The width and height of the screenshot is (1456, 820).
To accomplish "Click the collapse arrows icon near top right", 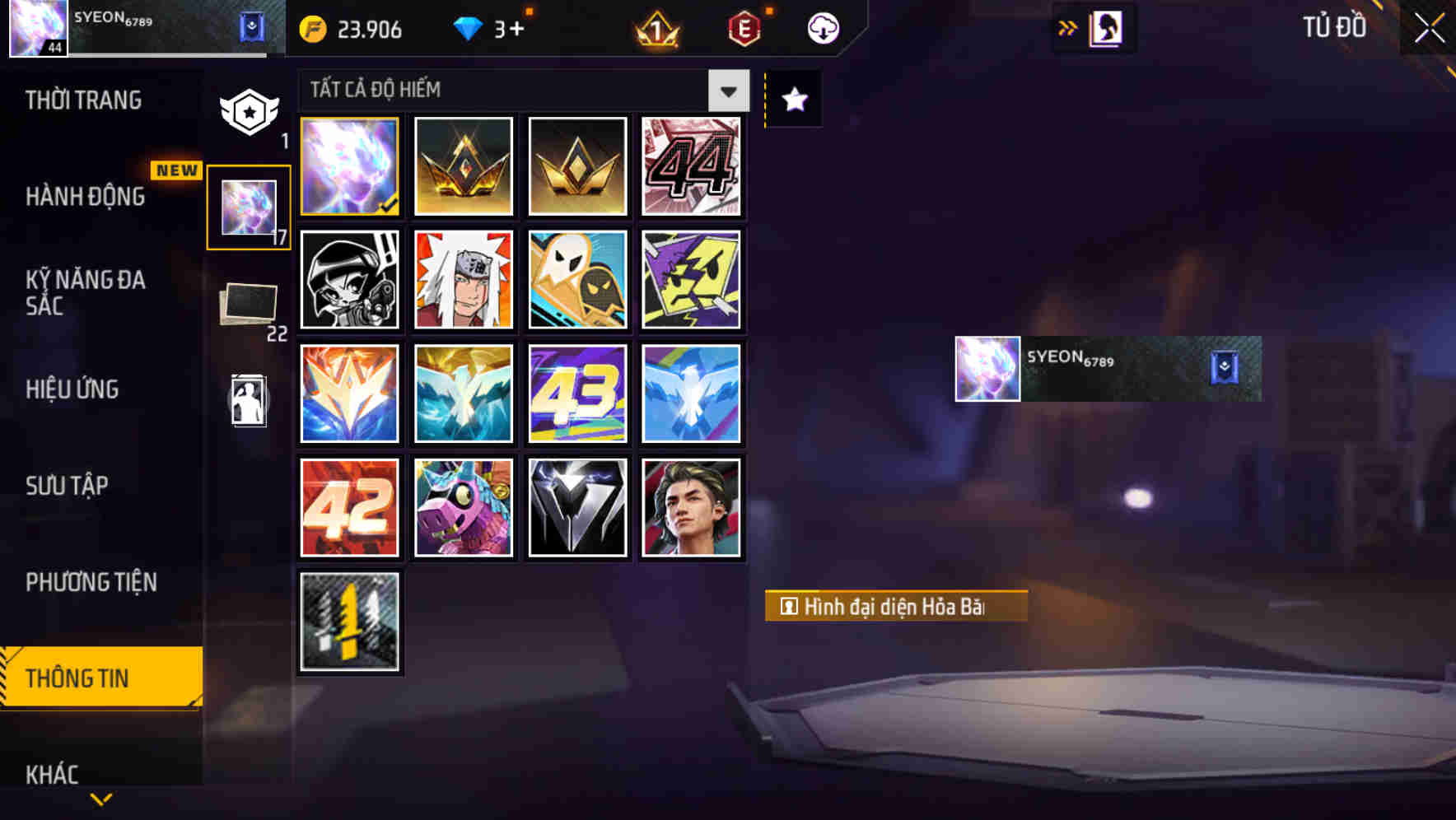I will (1069, 26).
